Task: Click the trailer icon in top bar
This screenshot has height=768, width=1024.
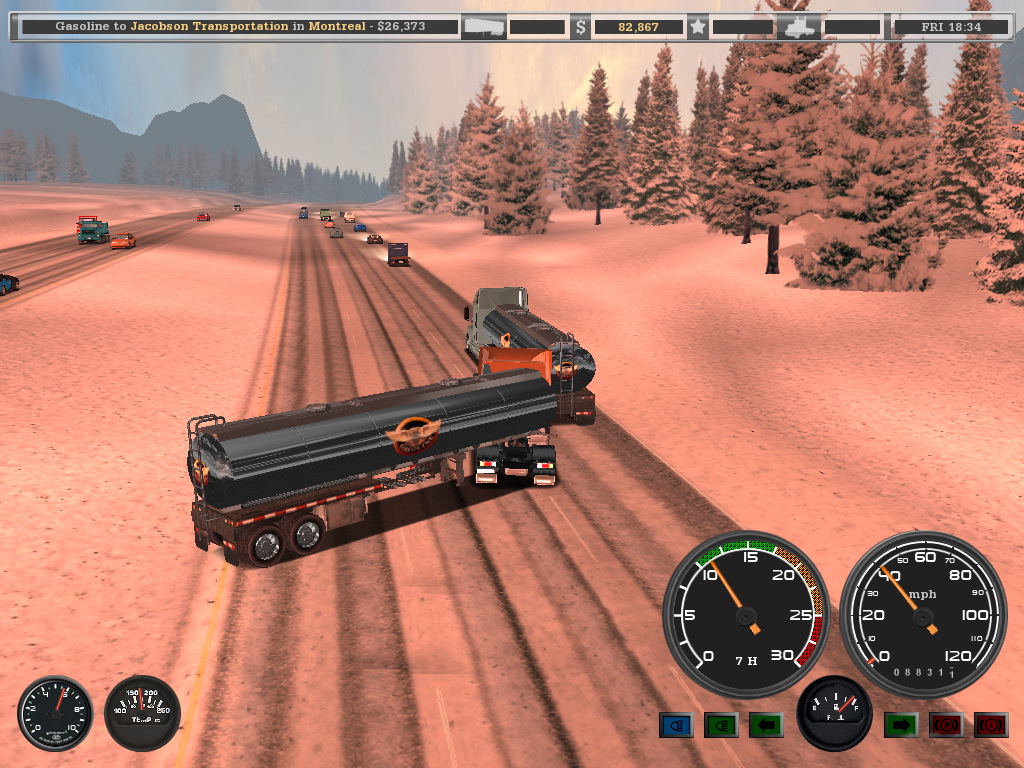Action: point(483,27)
